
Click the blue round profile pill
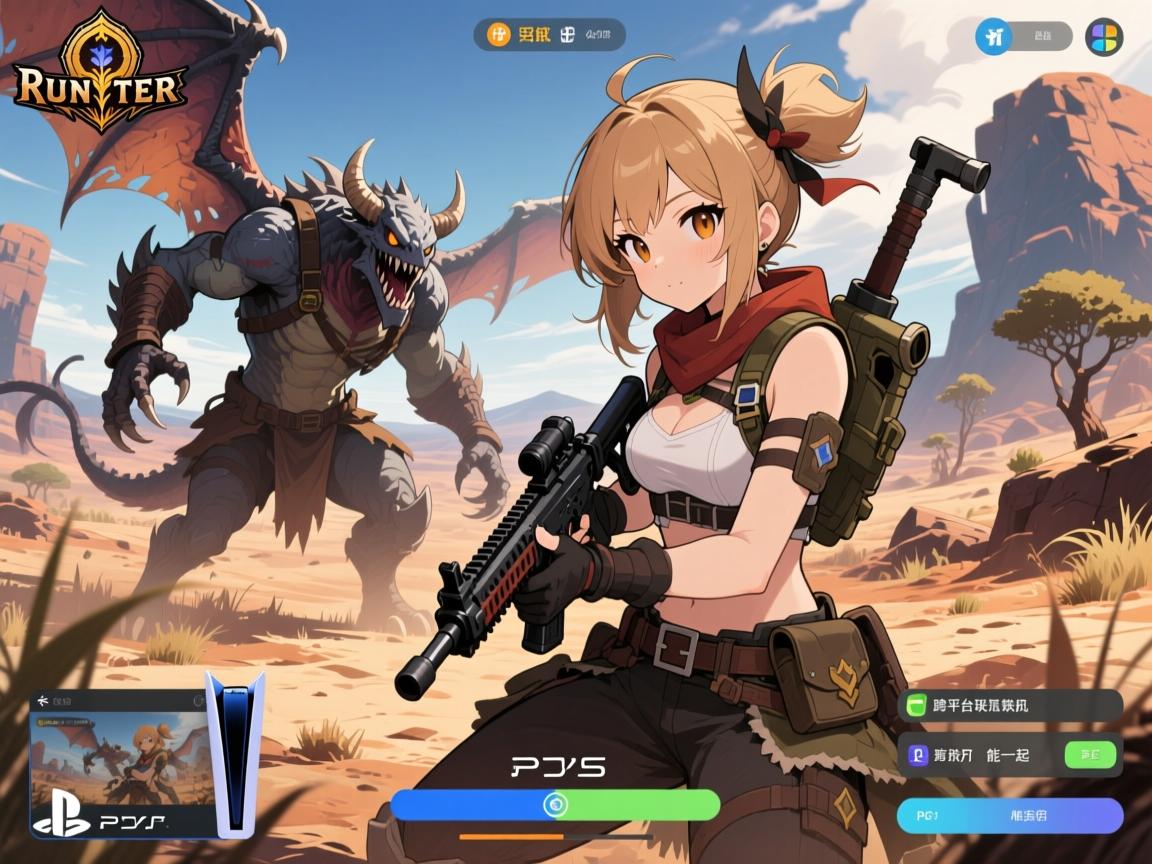1023,37
